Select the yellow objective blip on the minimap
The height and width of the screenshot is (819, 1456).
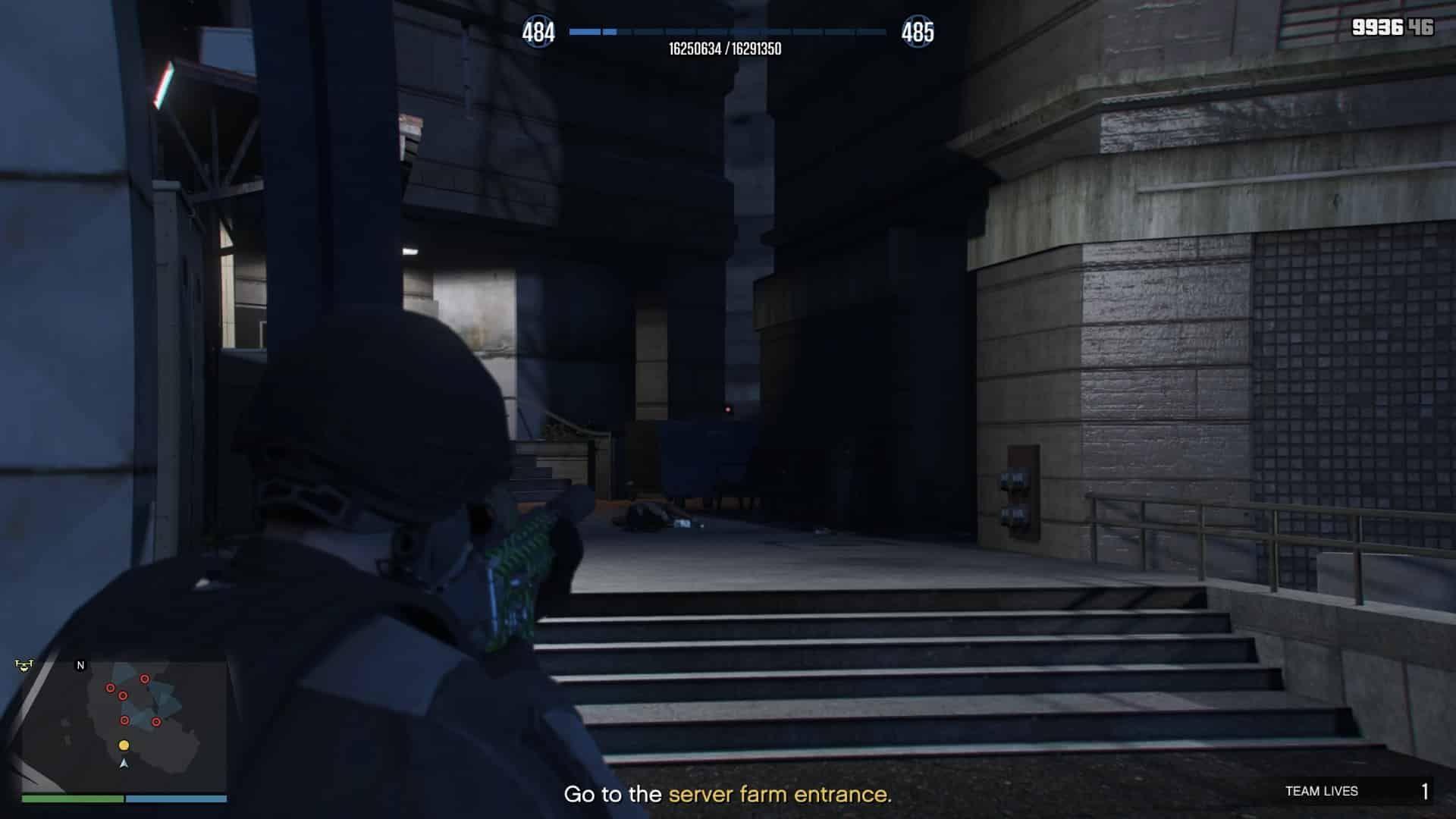coord(124,745)
